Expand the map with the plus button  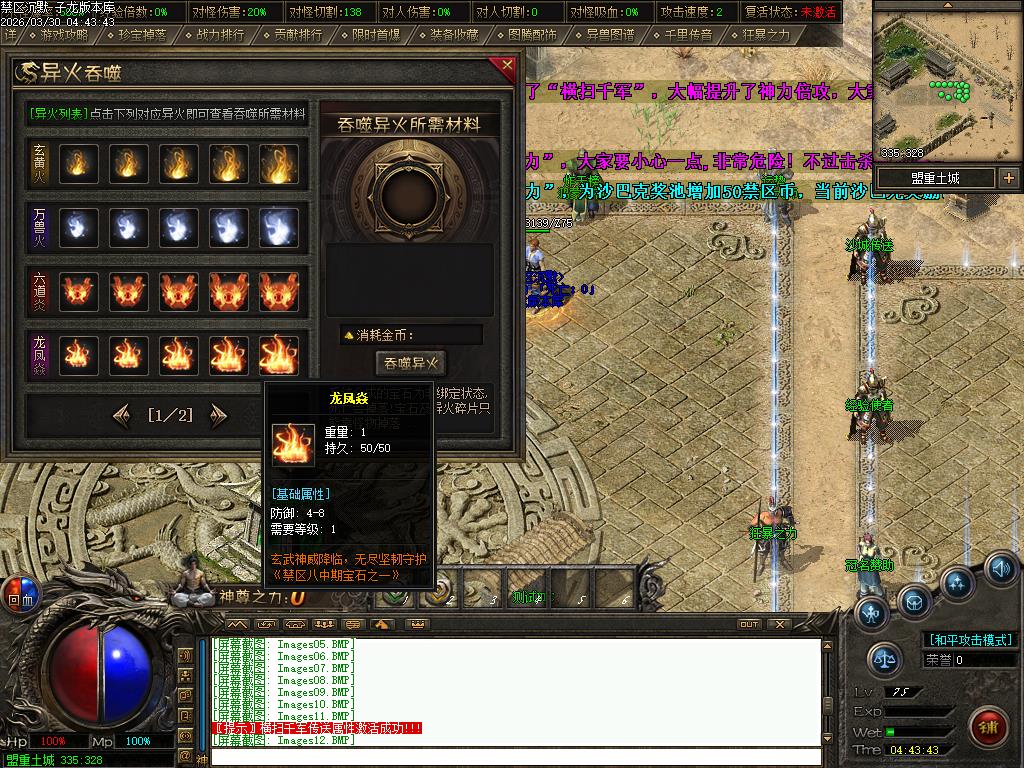[x=1008, y=178]
